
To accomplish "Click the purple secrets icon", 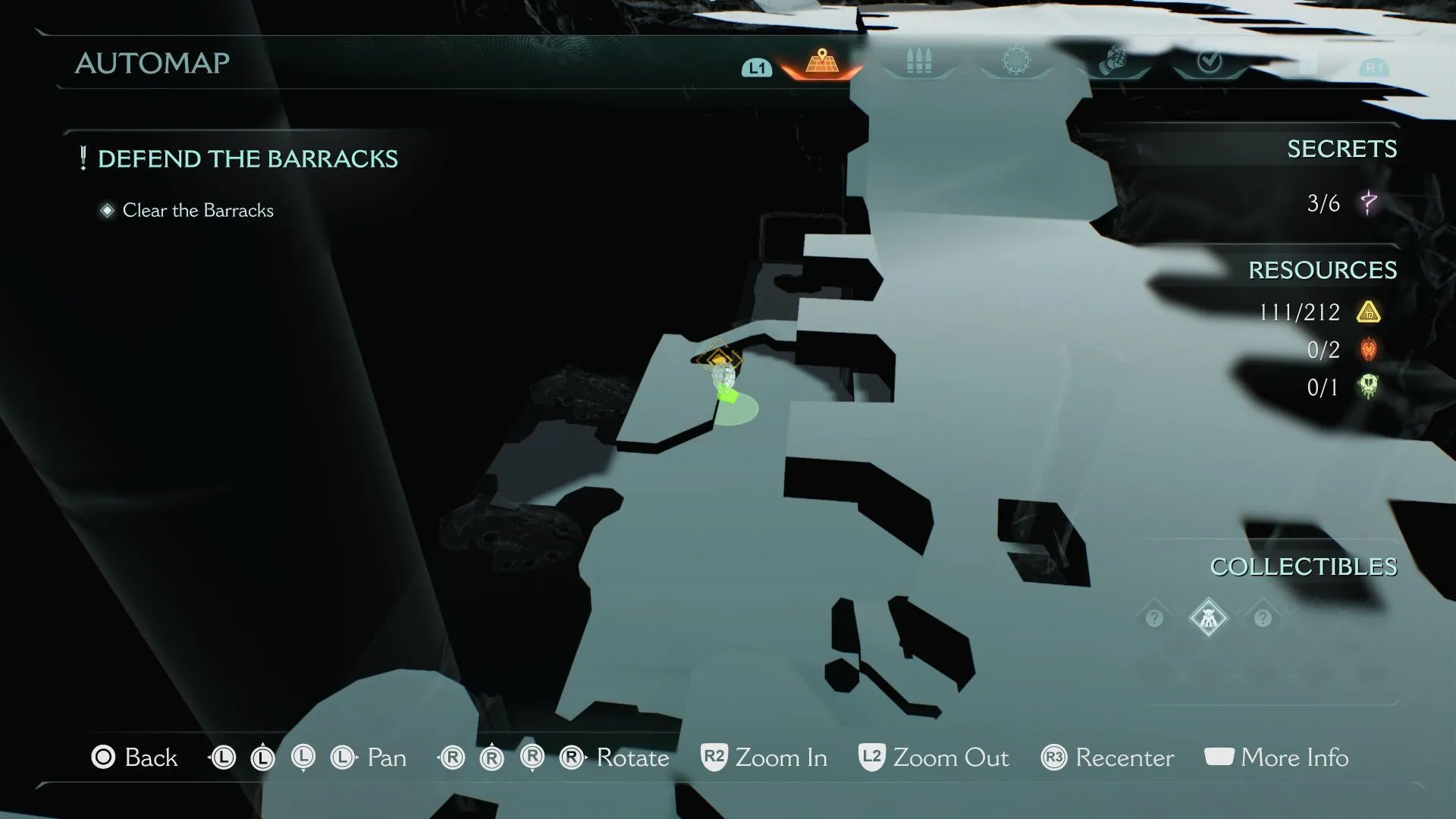I will 1369,203.
